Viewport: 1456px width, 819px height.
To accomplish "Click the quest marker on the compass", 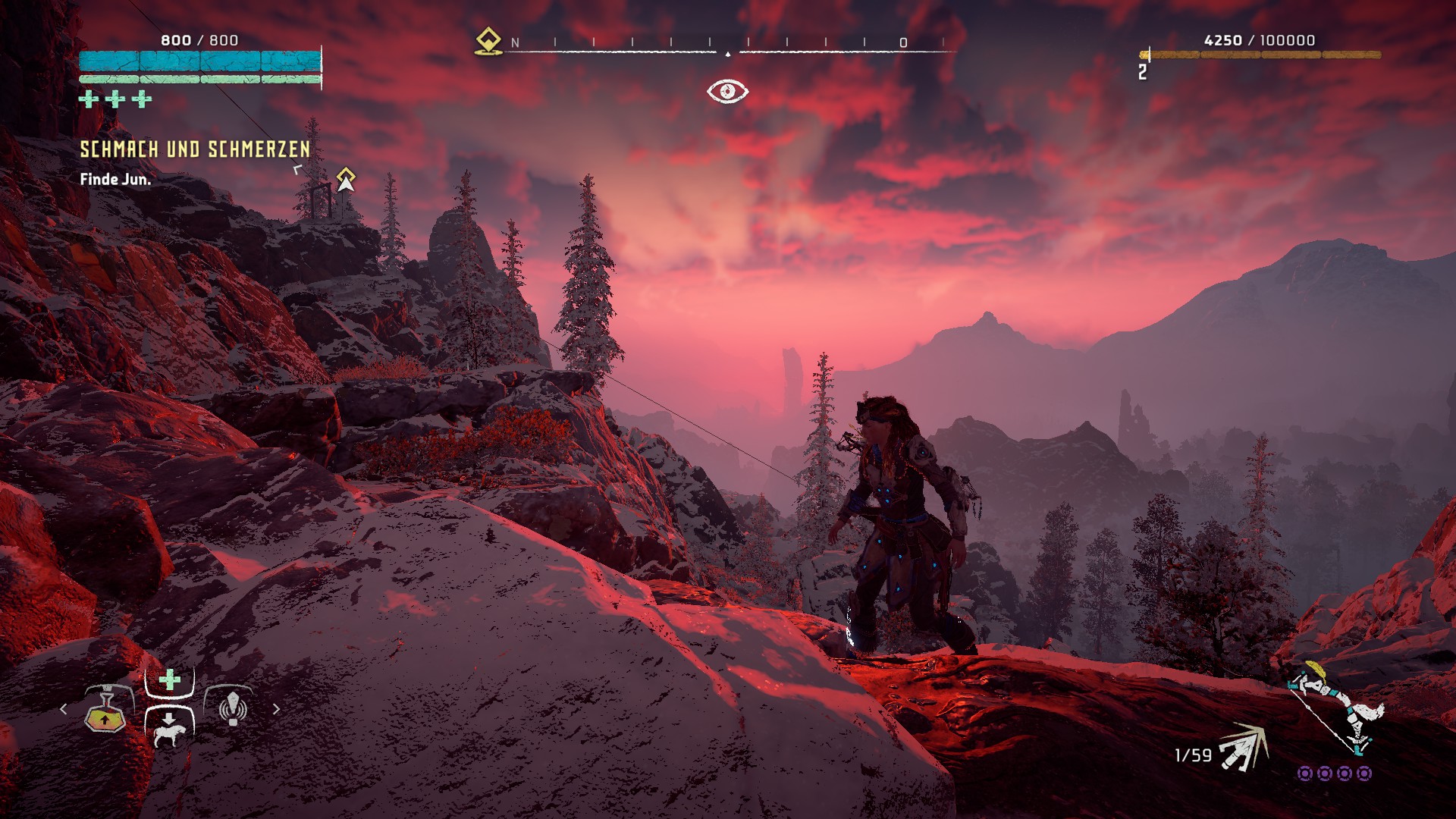I will (x=488, y=42).
